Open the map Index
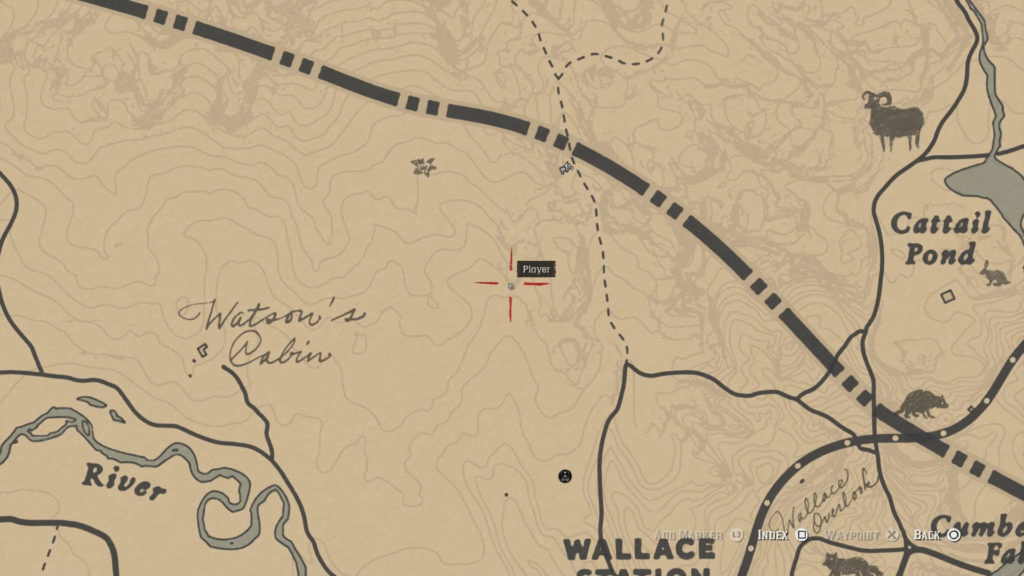Screen dimensions: 1024x576 780,535
